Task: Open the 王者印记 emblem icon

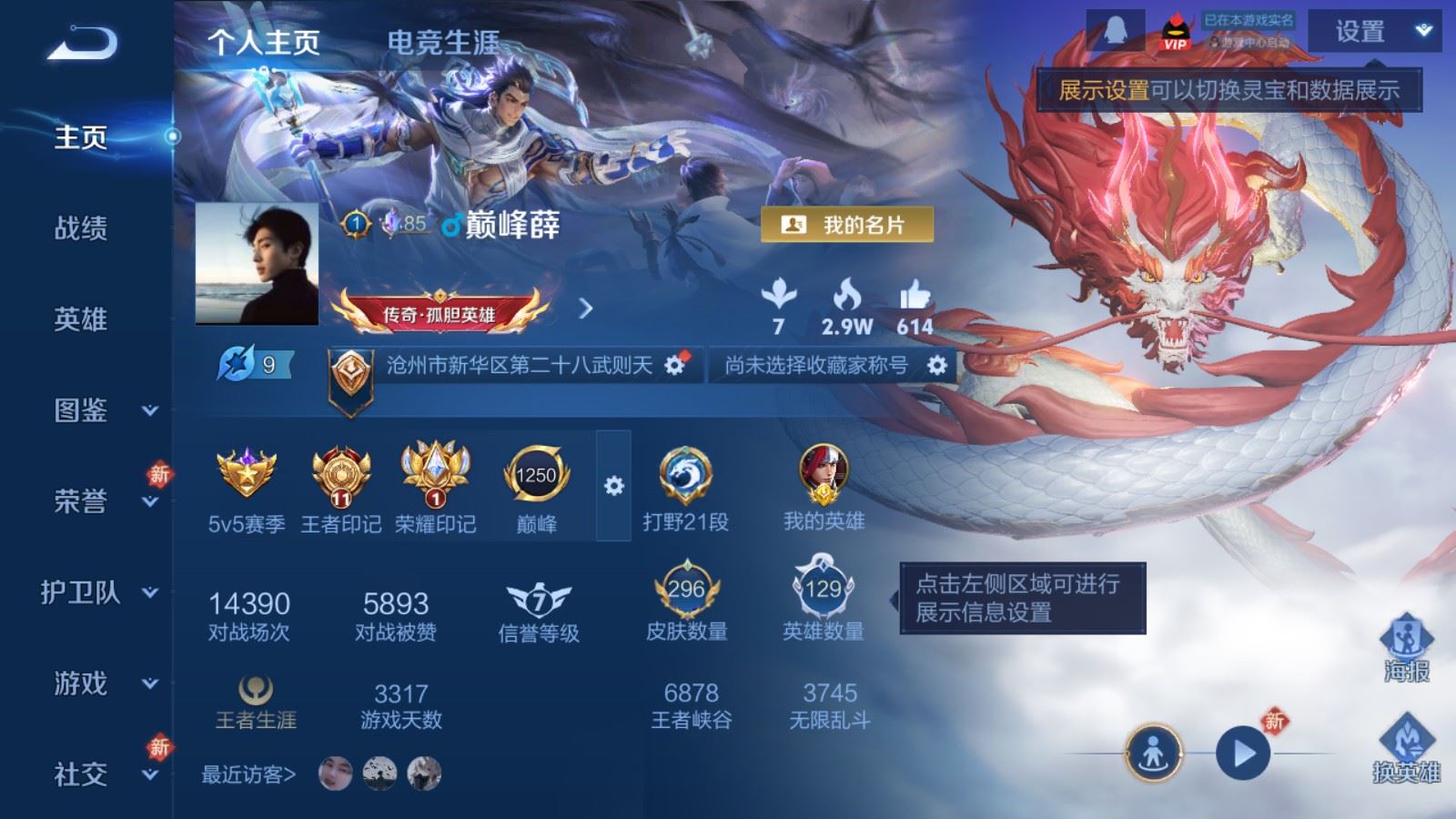Action: tap(339, 473)
